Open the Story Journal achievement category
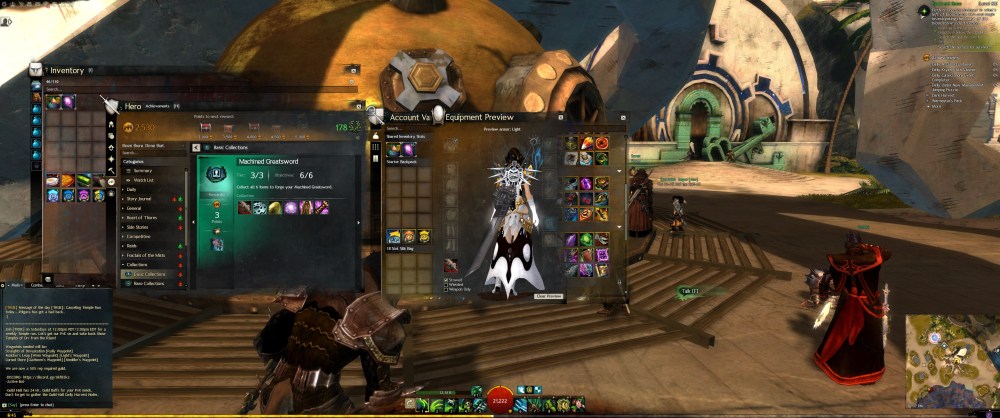 [141, 198]
